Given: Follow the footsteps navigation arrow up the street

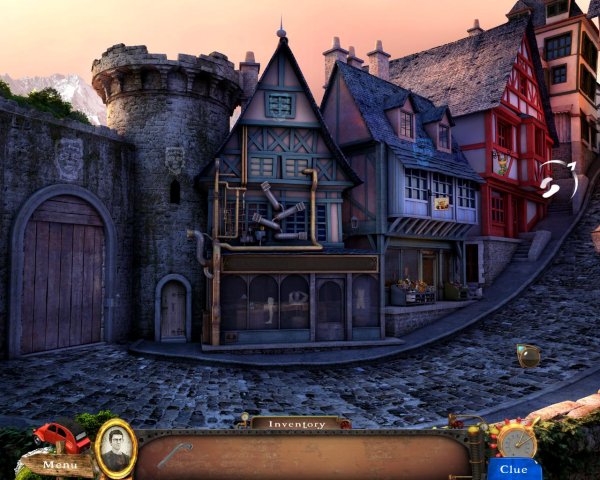Looking at the screenshot, I should pos(550,184).
